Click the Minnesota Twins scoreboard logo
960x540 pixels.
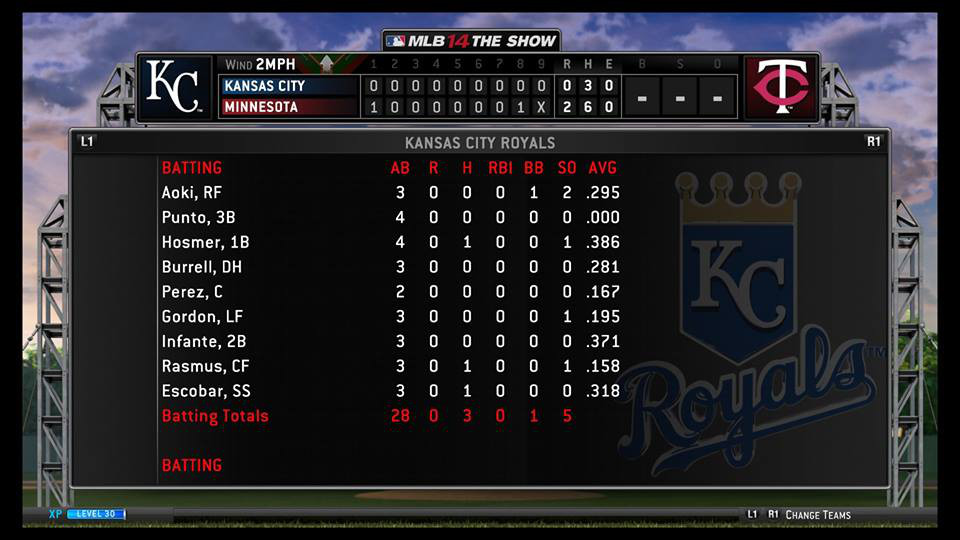point(782,87)
